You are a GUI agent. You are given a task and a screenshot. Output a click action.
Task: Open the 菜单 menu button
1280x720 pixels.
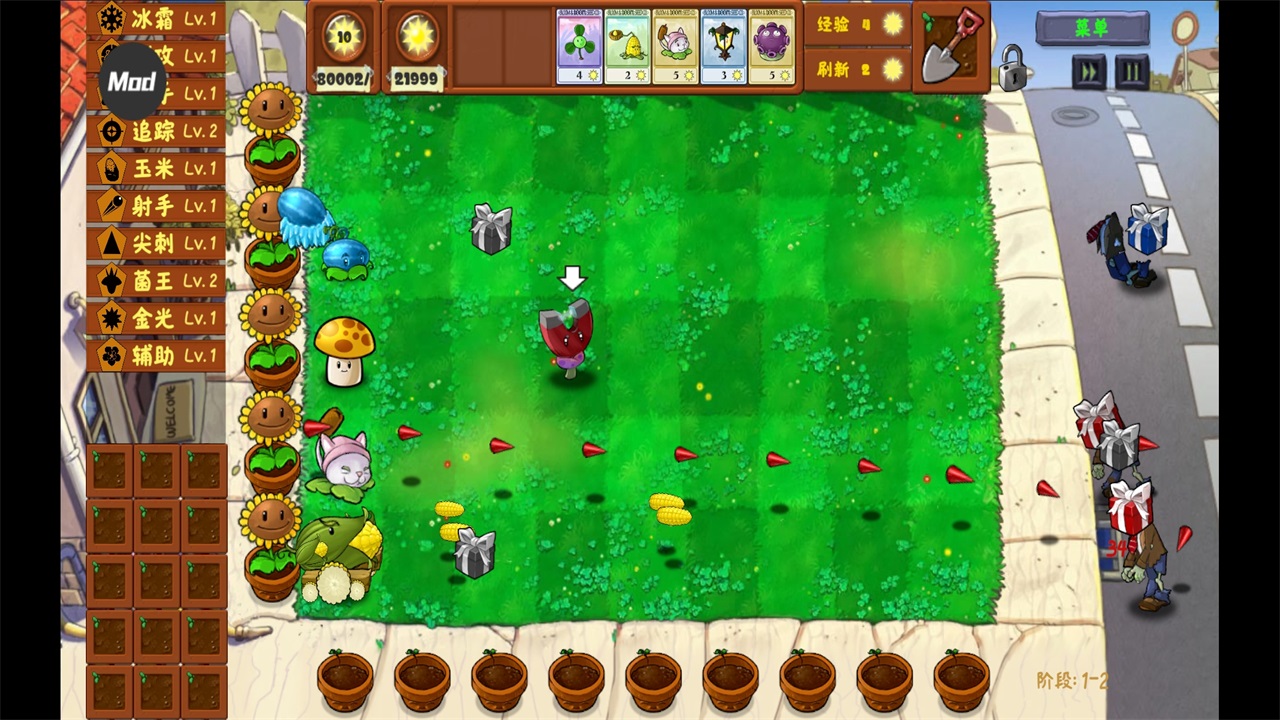click(x=1093, y=28)
